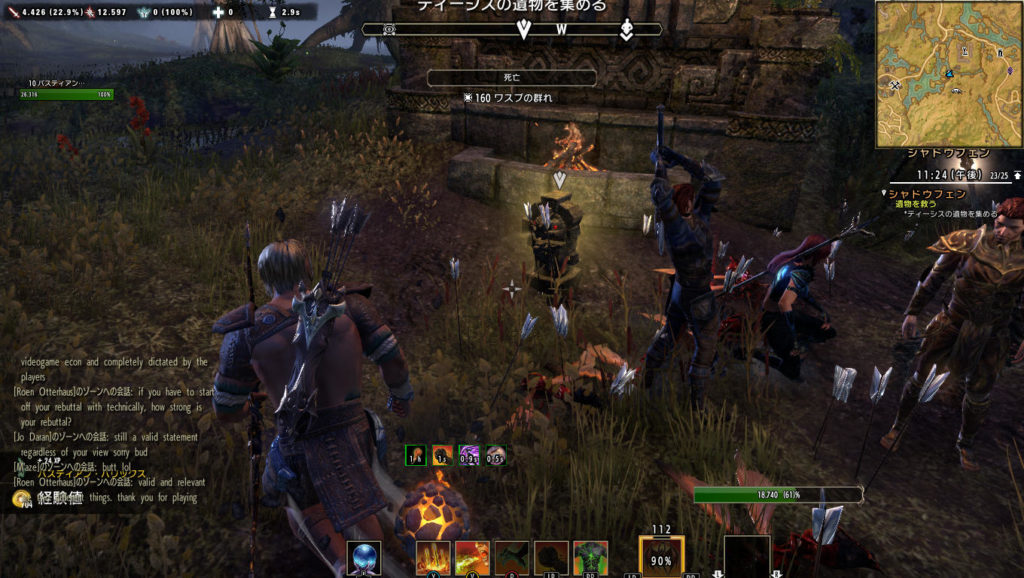Click the crossed-tools crafting marker on the minimap

[x=895, y=86]
